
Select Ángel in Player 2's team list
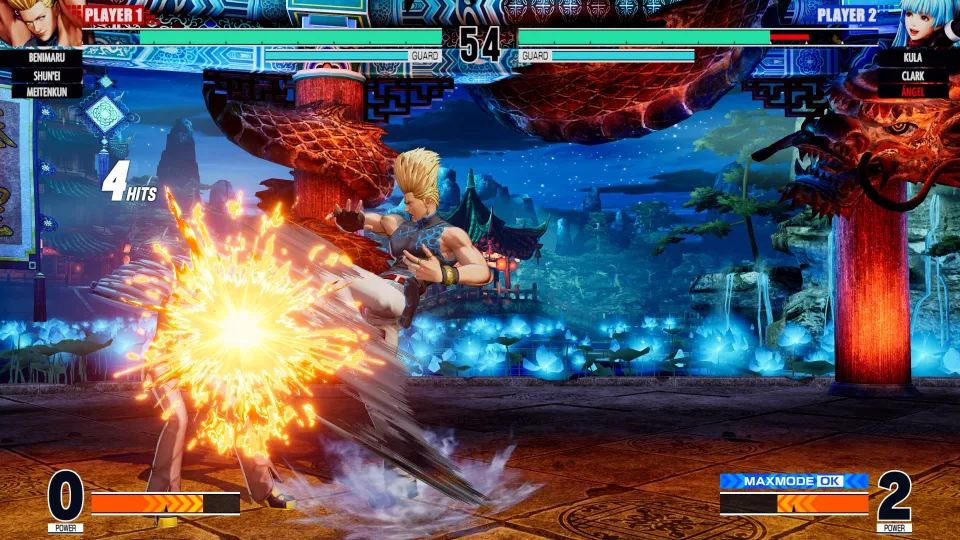click(x=911, y=91)
